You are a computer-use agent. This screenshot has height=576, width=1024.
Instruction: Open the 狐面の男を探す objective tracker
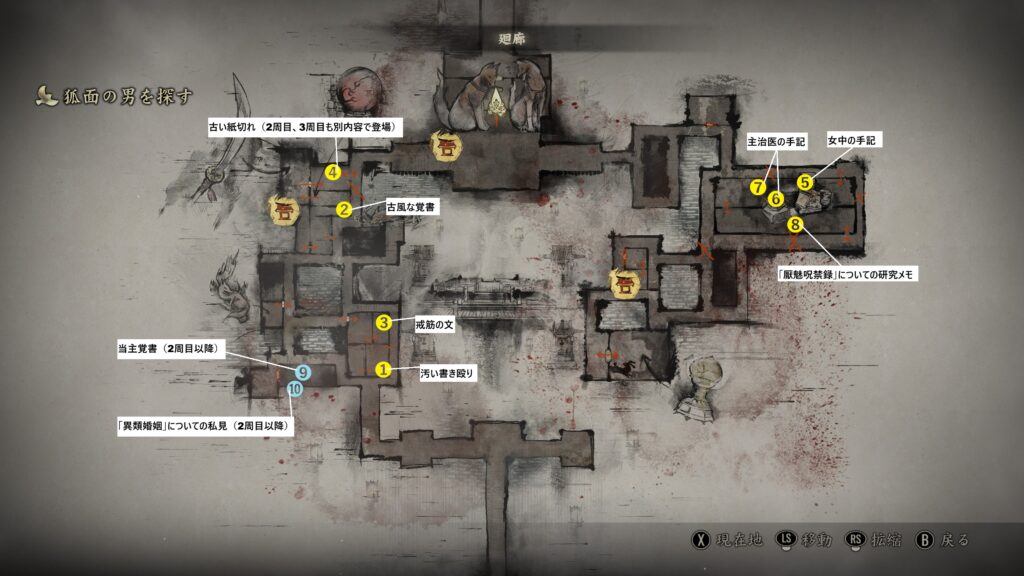[x=114, y=96]
